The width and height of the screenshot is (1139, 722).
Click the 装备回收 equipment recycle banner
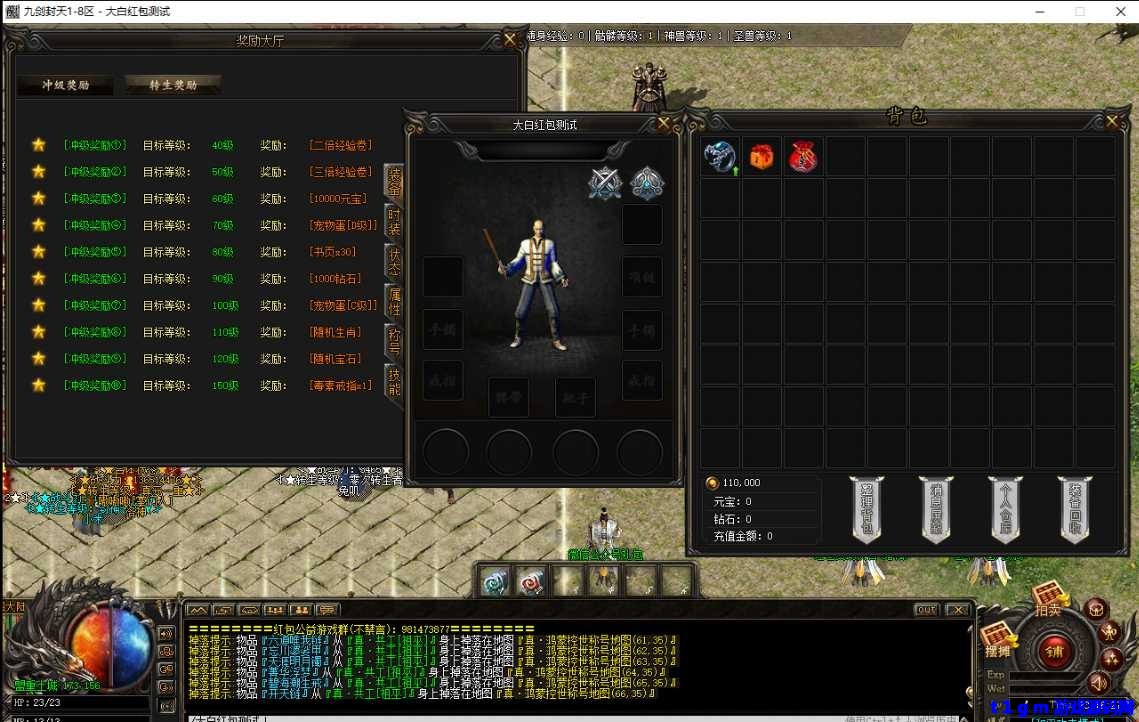[1075, 509]
